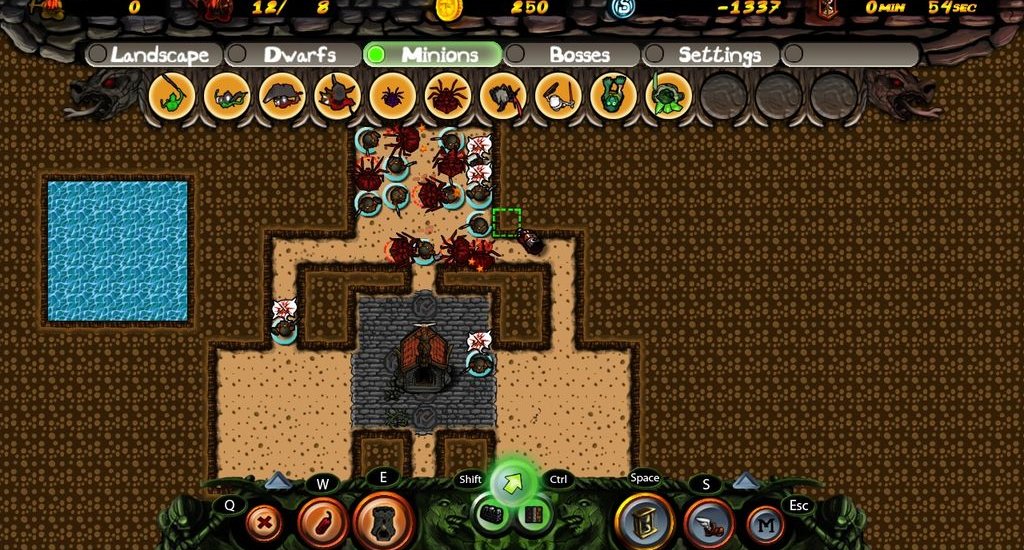Open the Settings tab
Screen dimensions: 1024x550
(718, 55)
